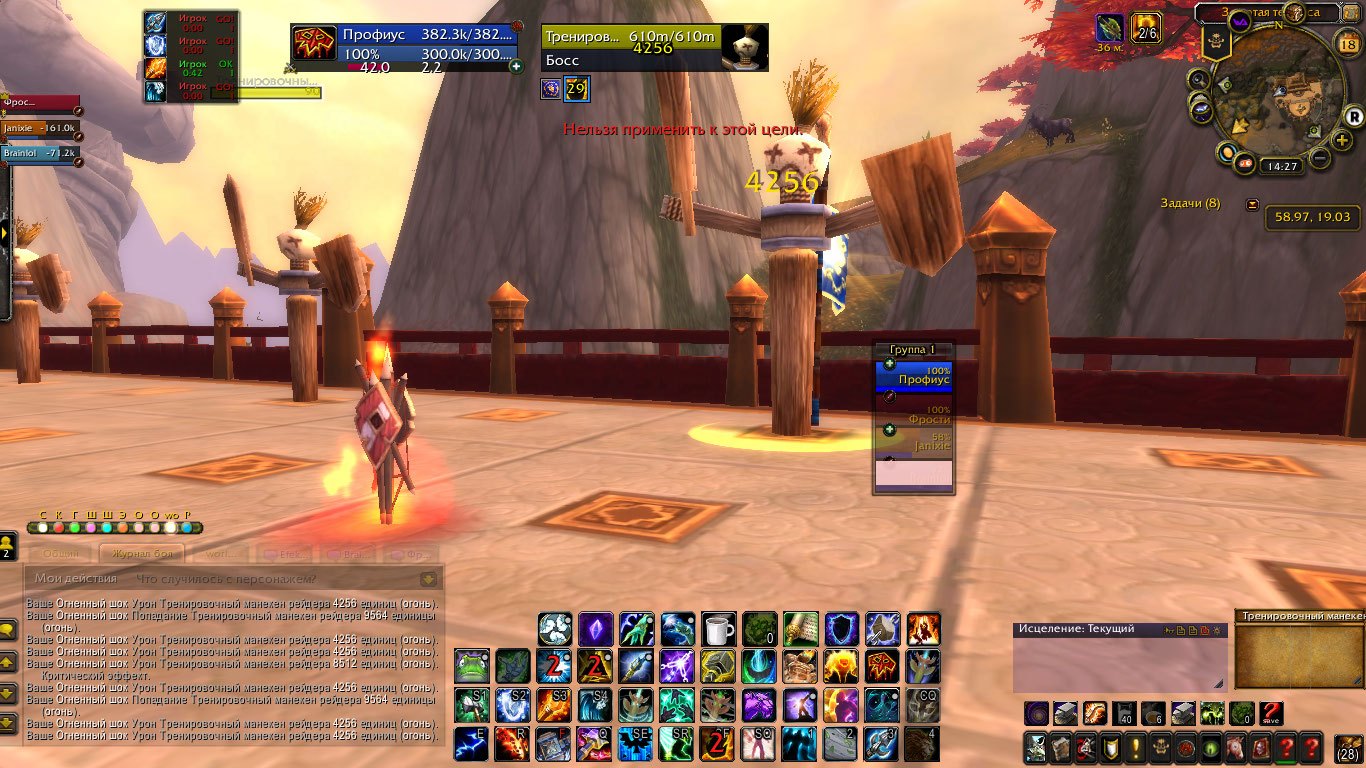Image resolution: width=1366 pixels, height=768 pixels.
Task: Use the purple crystal action slot
Action: (596, 629)
